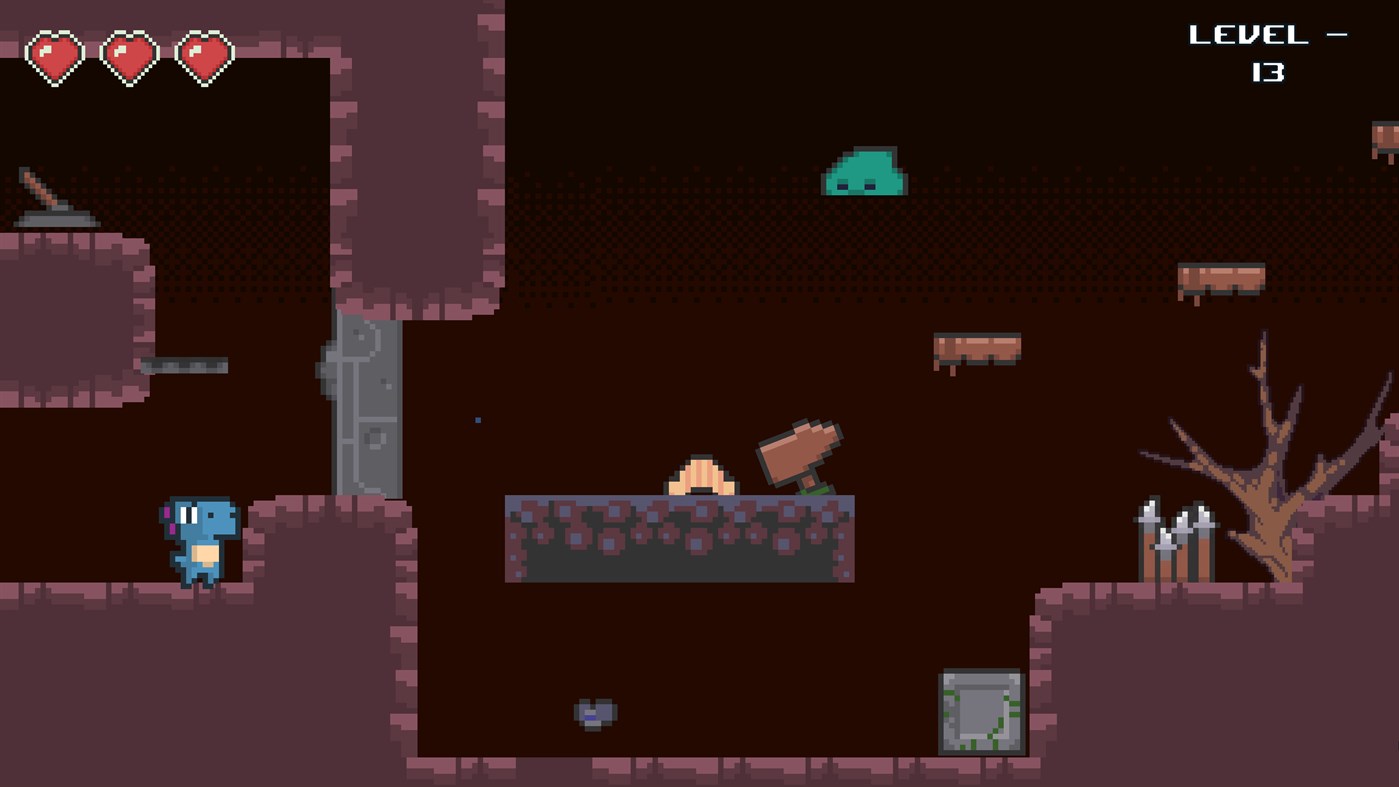This screenshot has height=787, width=1399.
Task: Click the middle floating wooden platform
Action: point(977,350)
